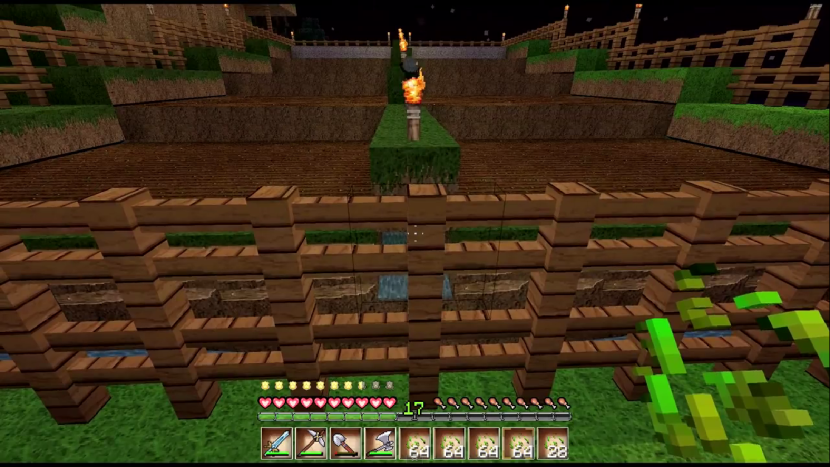Select the seed stack of 28
The image size is (830, 467).
point(553,443)
